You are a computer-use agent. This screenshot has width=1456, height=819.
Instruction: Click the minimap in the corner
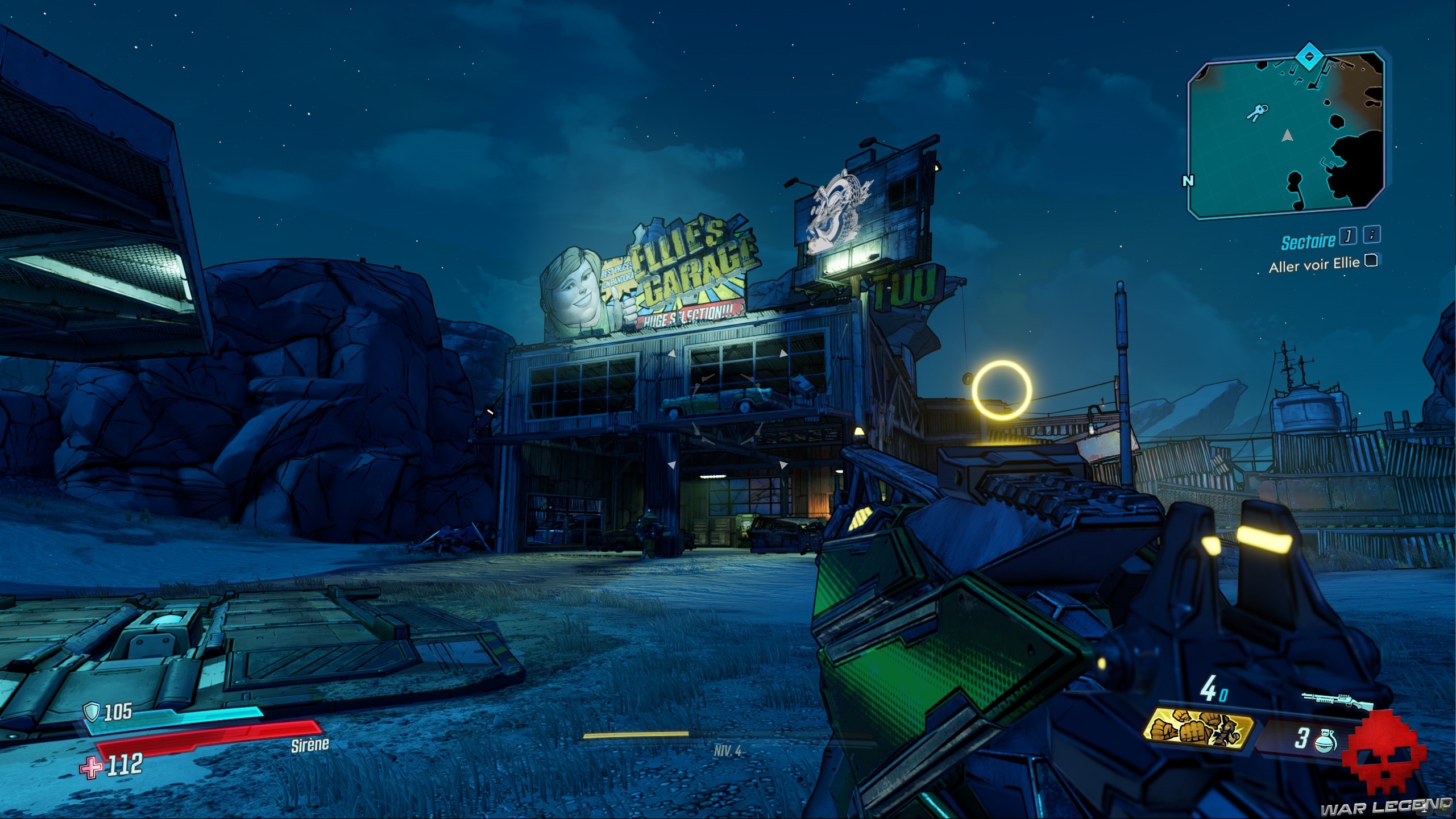click(x=1286, y=136)
